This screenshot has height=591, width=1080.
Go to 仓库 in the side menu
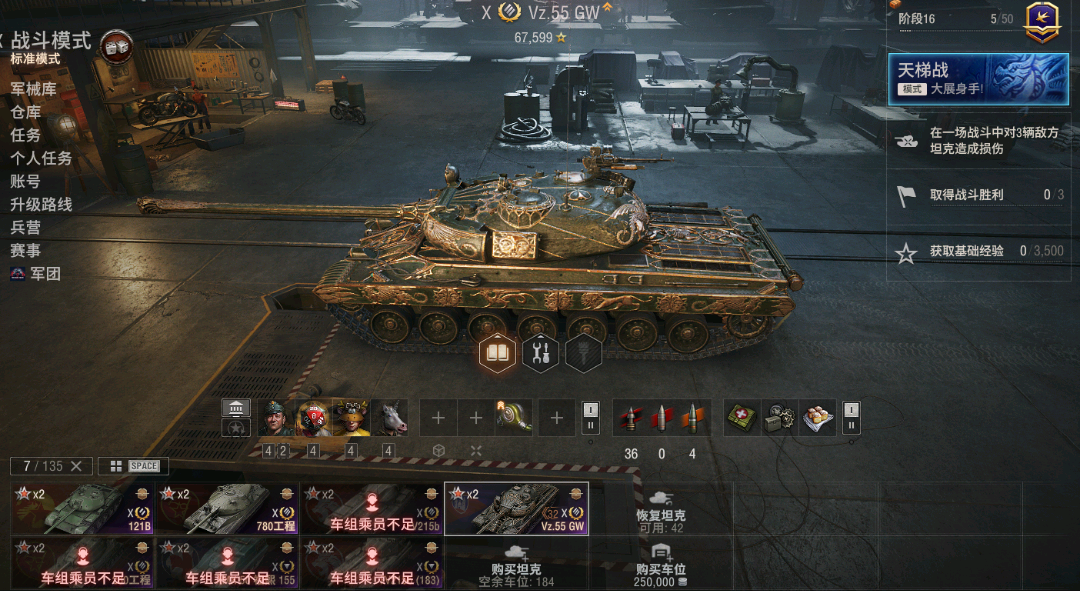pyautogui.click(x=26, y=112)
